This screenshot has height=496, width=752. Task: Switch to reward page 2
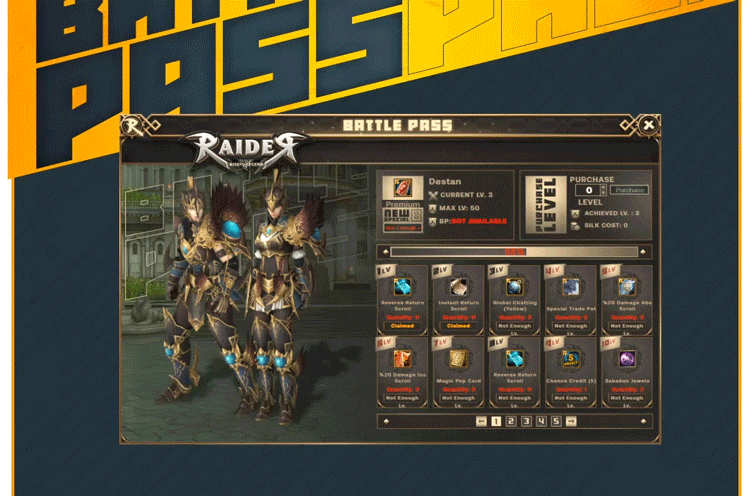(510, 421)
